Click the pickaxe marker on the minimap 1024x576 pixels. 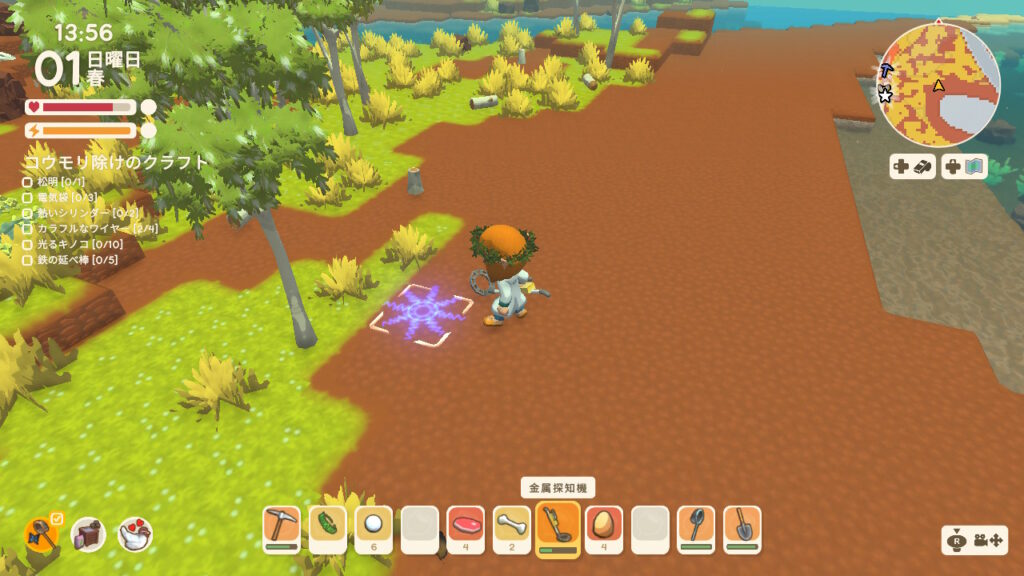(x=886, y=71)
